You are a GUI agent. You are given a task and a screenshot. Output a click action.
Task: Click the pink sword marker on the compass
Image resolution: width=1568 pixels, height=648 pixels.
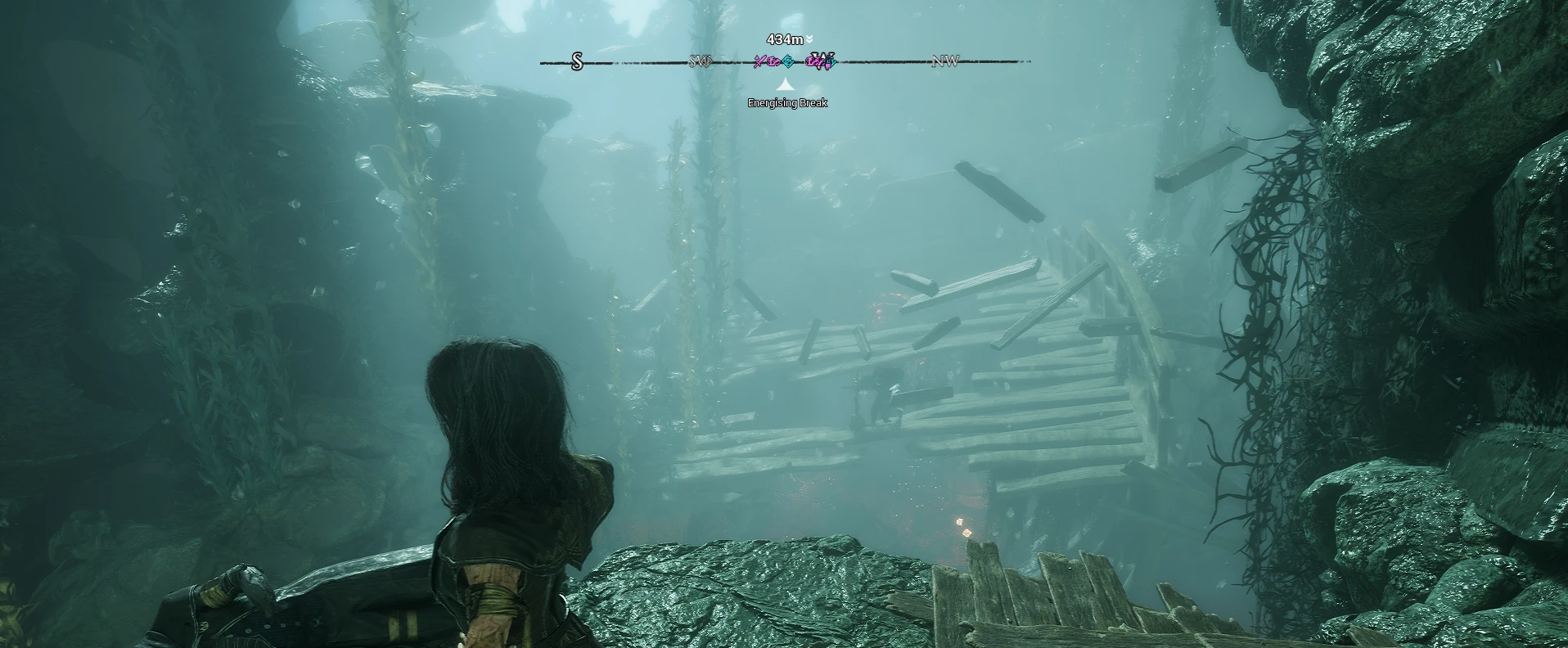(x=760, y=61)
